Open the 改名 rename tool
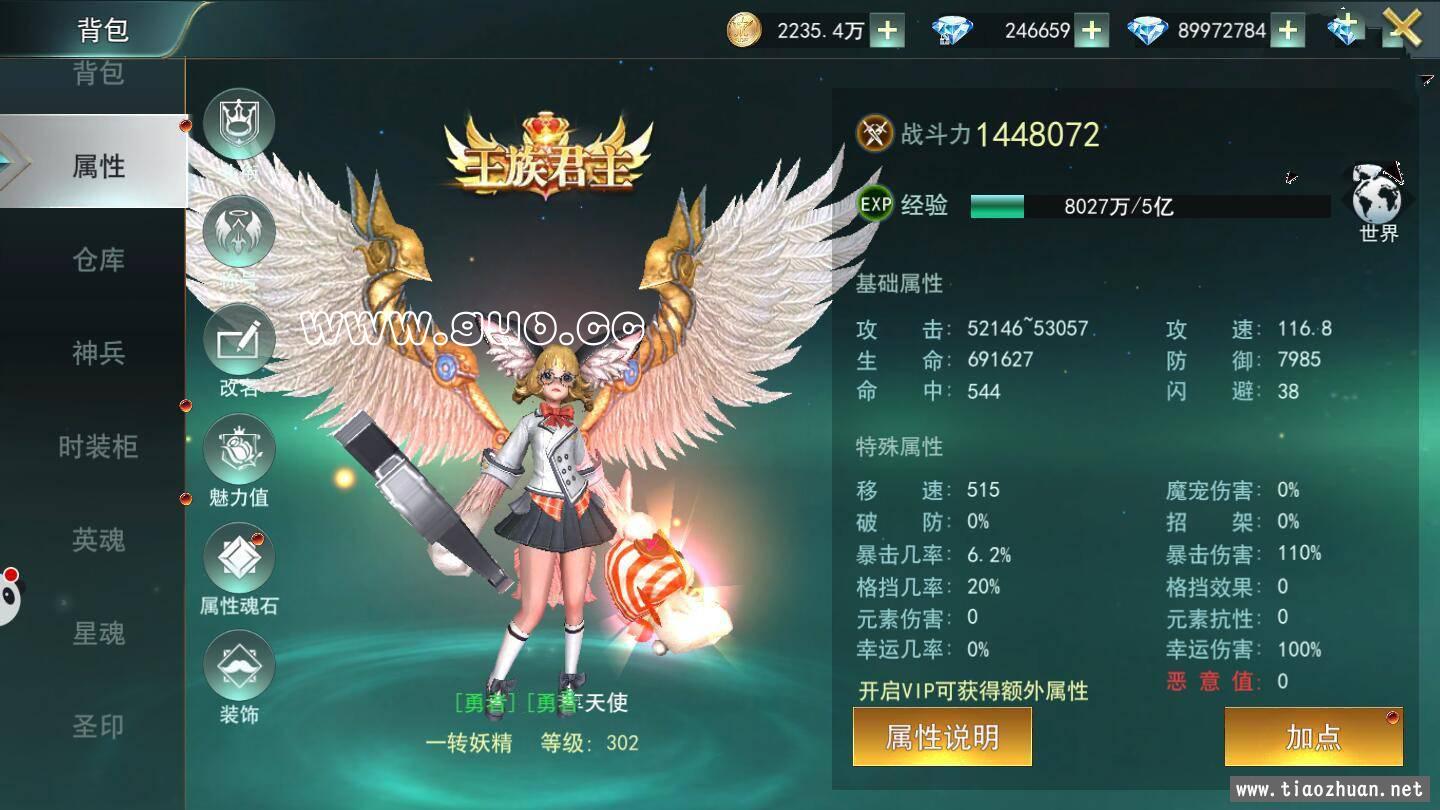The height and width of the screenshot is (810, 1440). pyautogui.click(x=240, y=340)
